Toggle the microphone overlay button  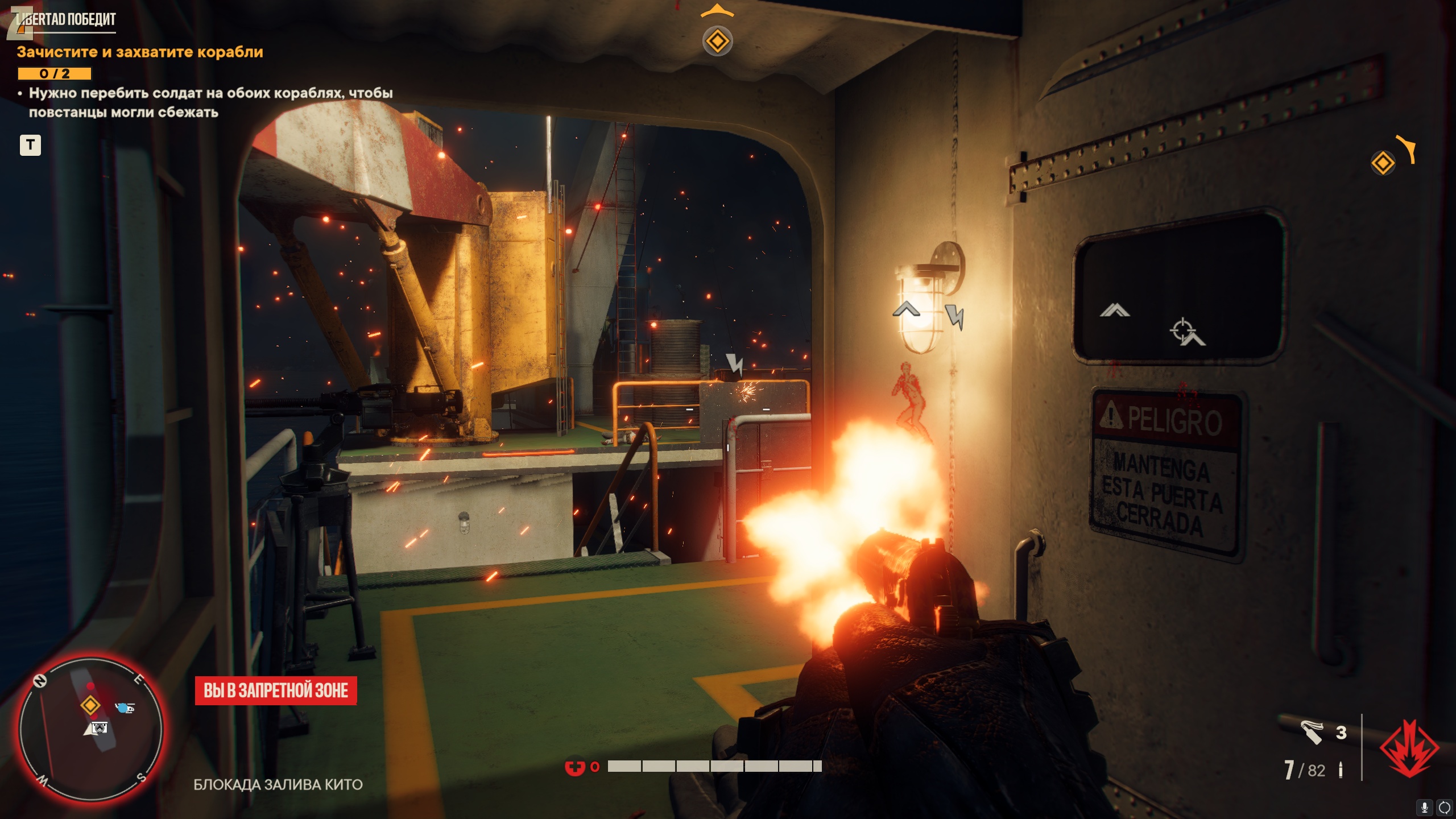tap(1425, 807)
